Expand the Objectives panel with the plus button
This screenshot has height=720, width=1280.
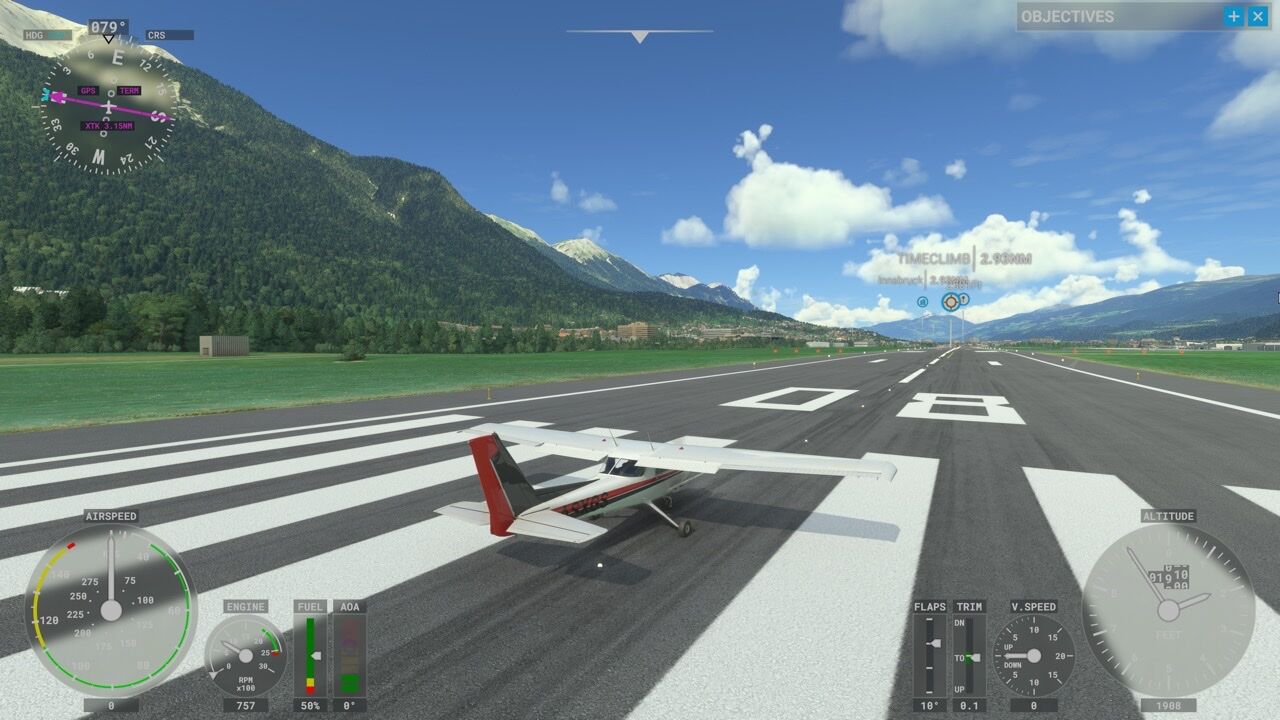pos(1234,16)
